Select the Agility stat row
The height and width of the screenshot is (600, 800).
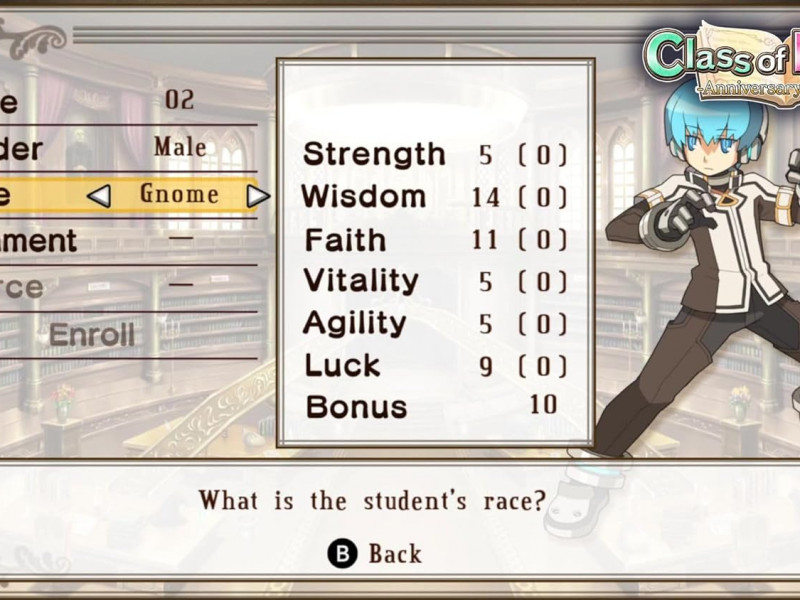click(x=434, y=324)
